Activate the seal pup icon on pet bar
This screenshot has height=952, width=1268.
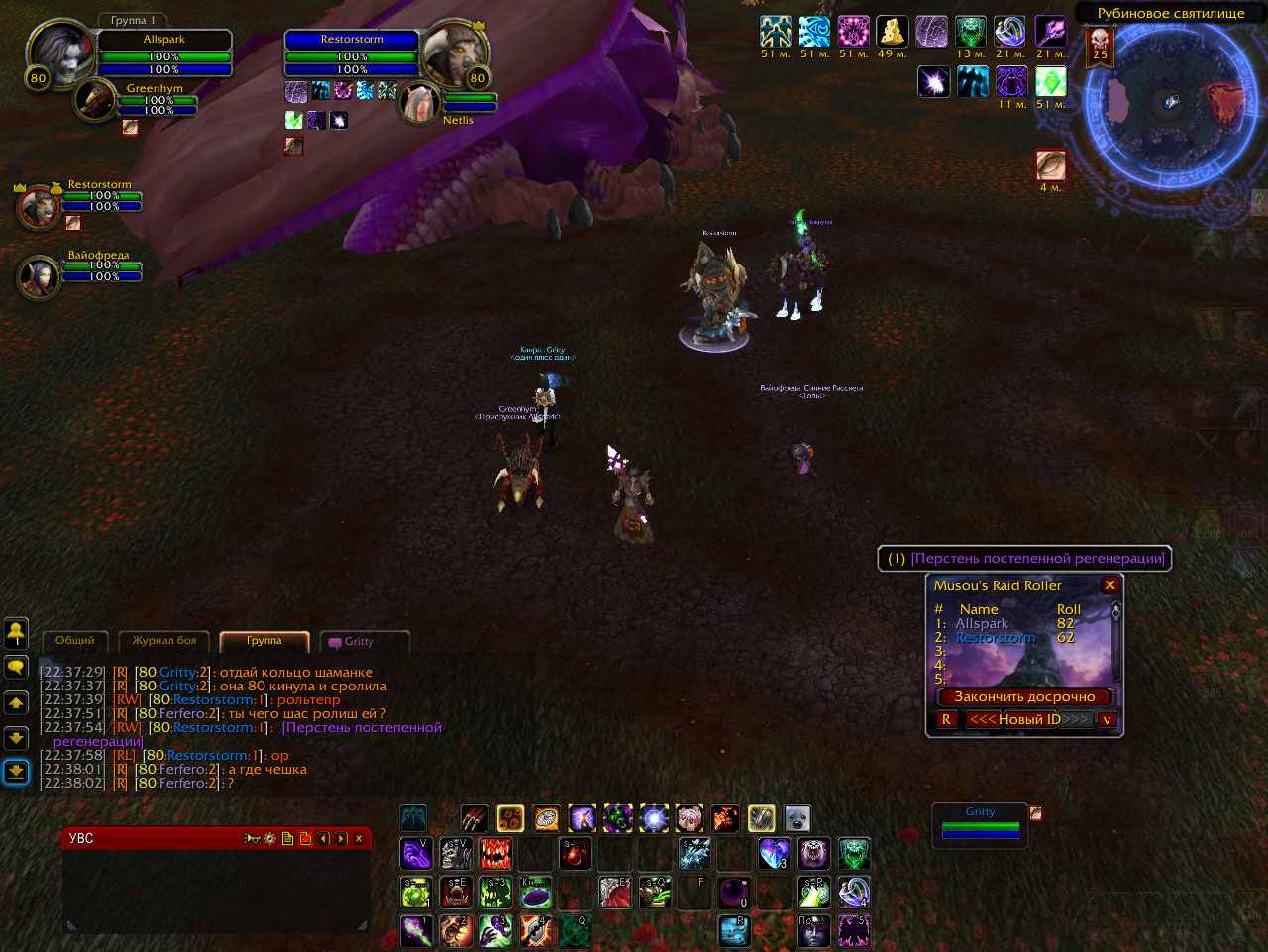[x=797, y=818]
